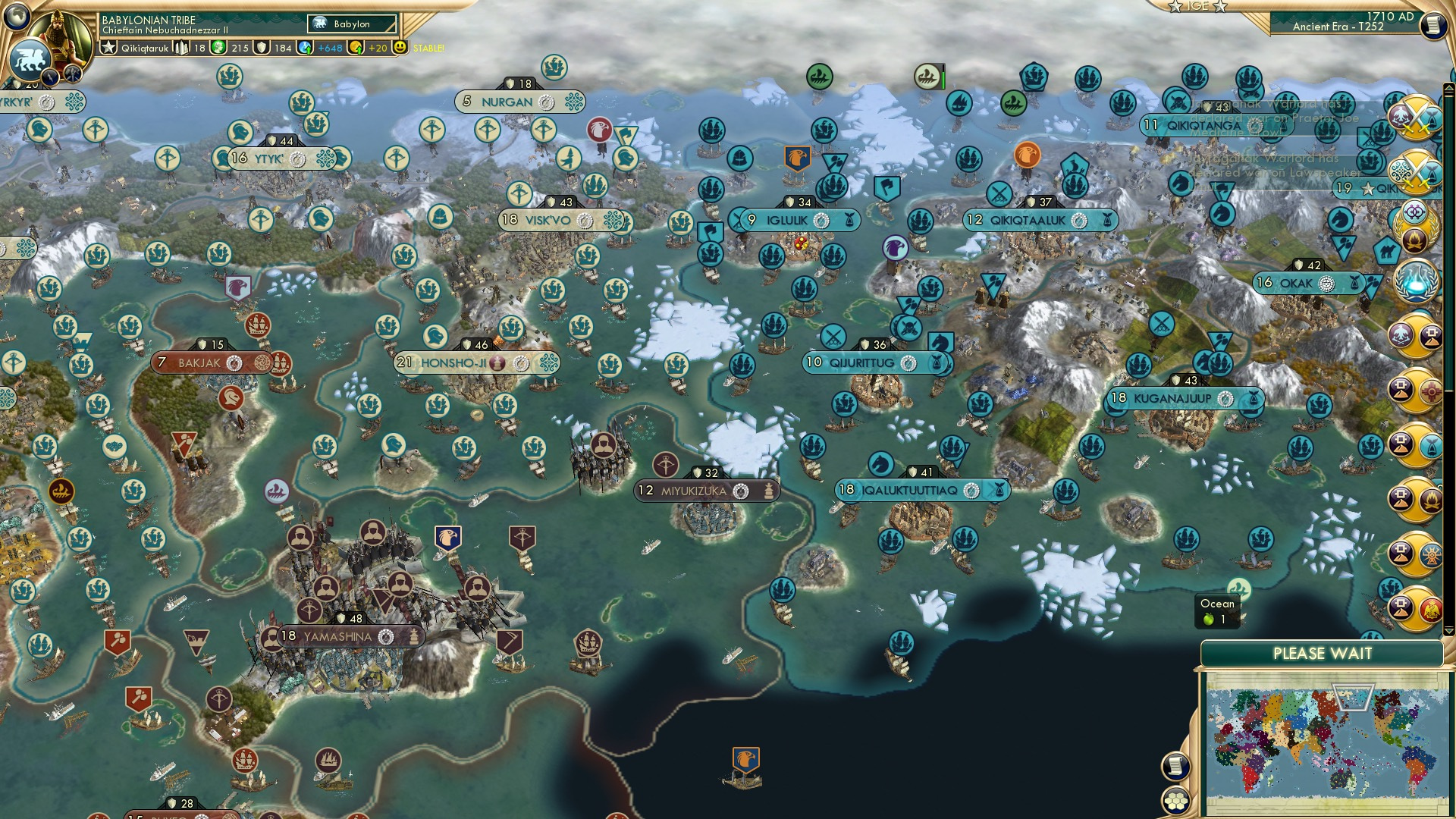Click the smiley face showing STABLE happiness

pyautogui.click(x=400, y=48)
